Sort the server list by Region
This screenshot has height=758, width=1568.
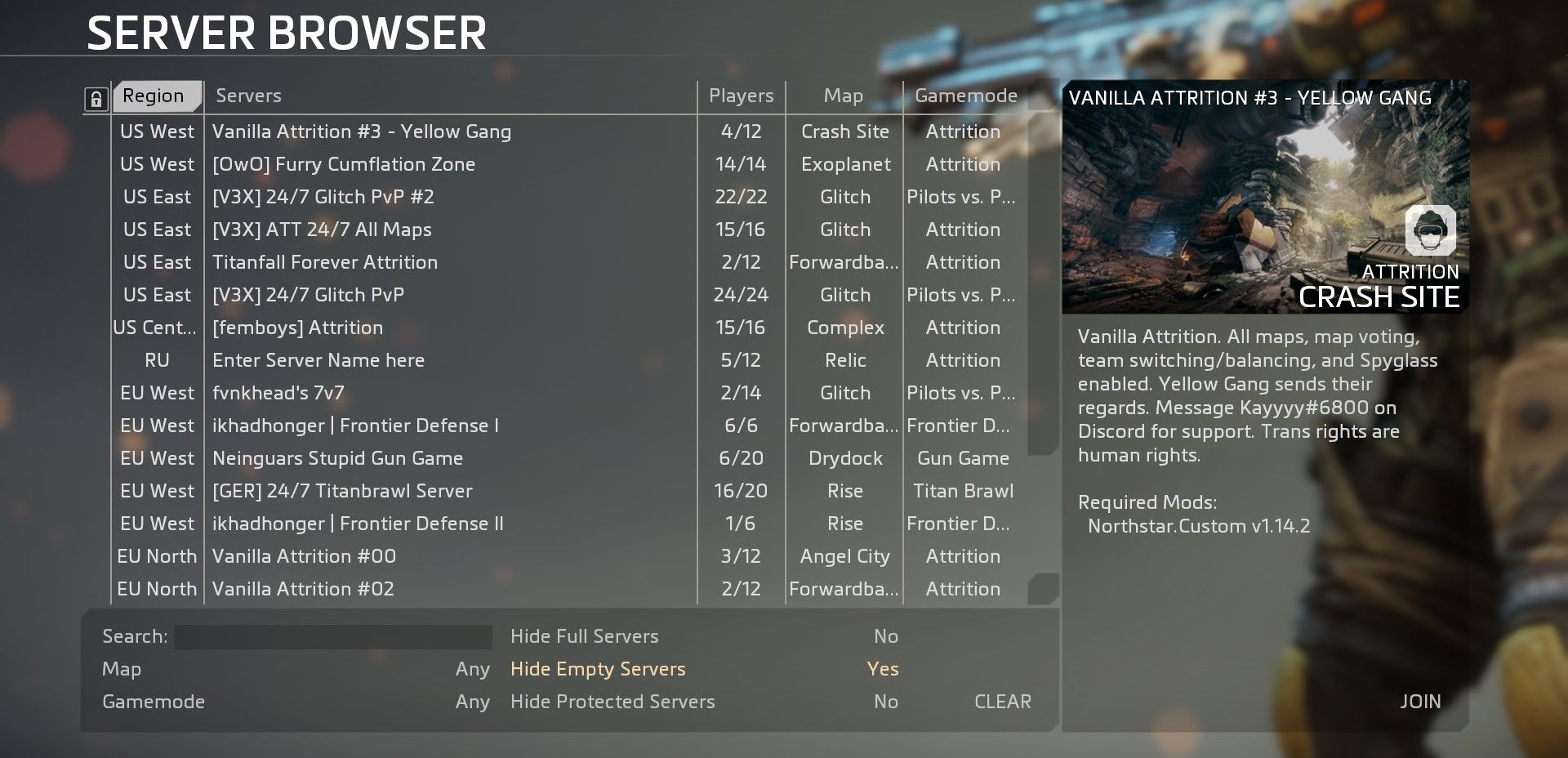[155, 96]
